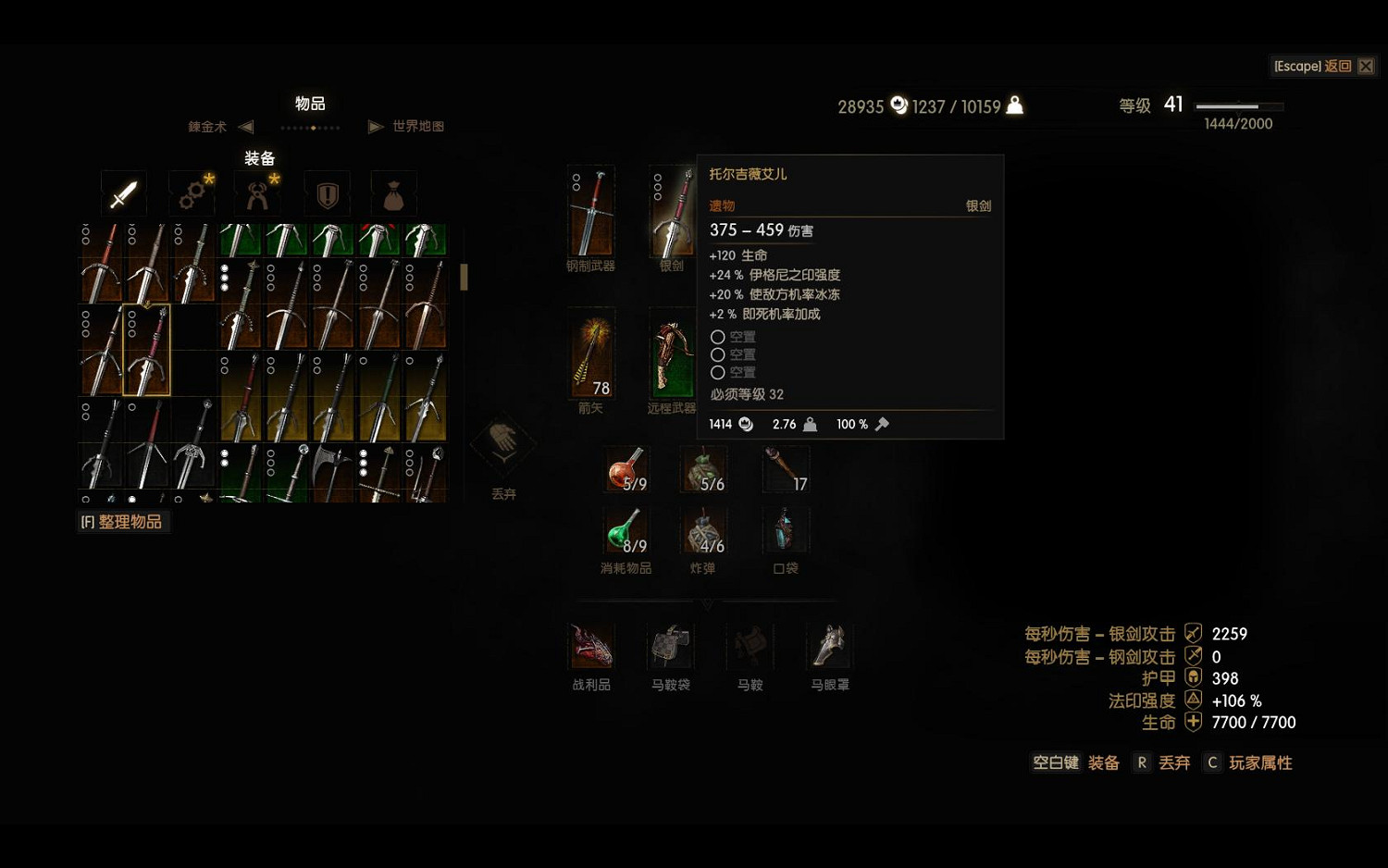This screenshot has width=1388, height=868.
Task: Click the 马鞍袋 saddlebags slot
Action: [669, 643]
